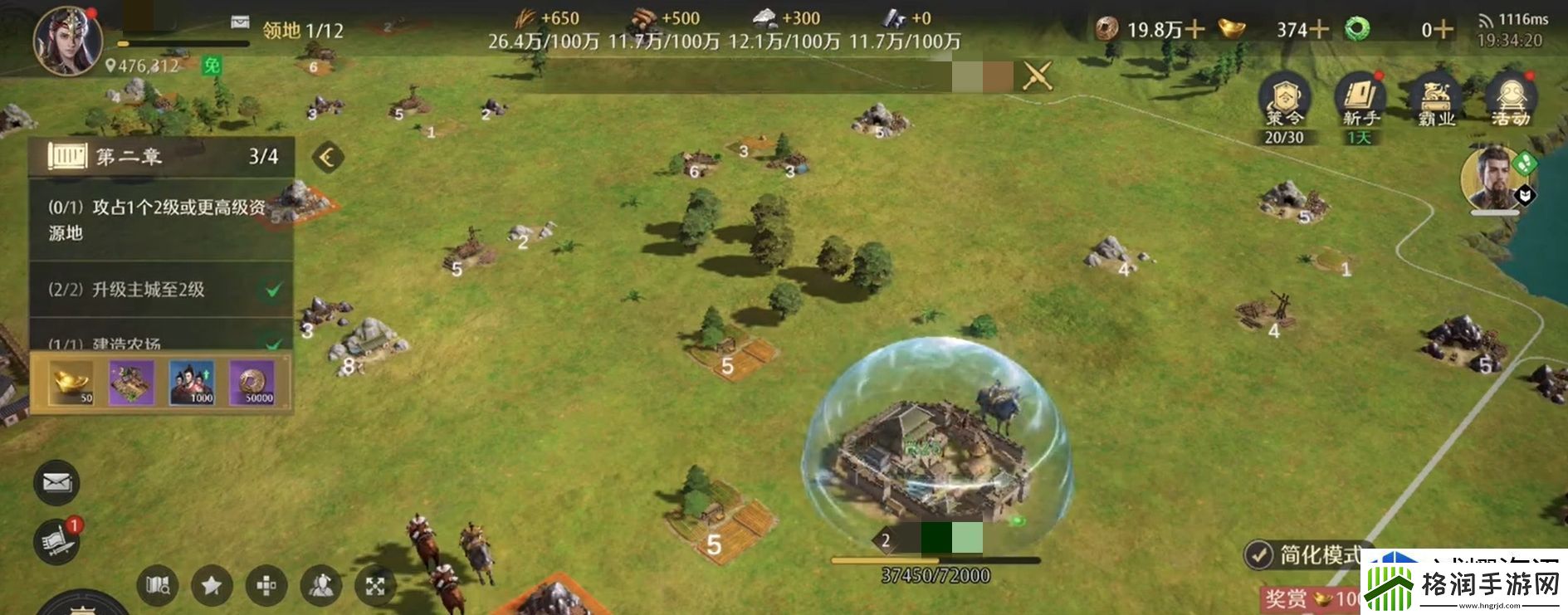This screenshot has height=615, width=1568.
Task: Toggle the 简化模式 simplified mode checkbox
Action: coord(1259,554)
